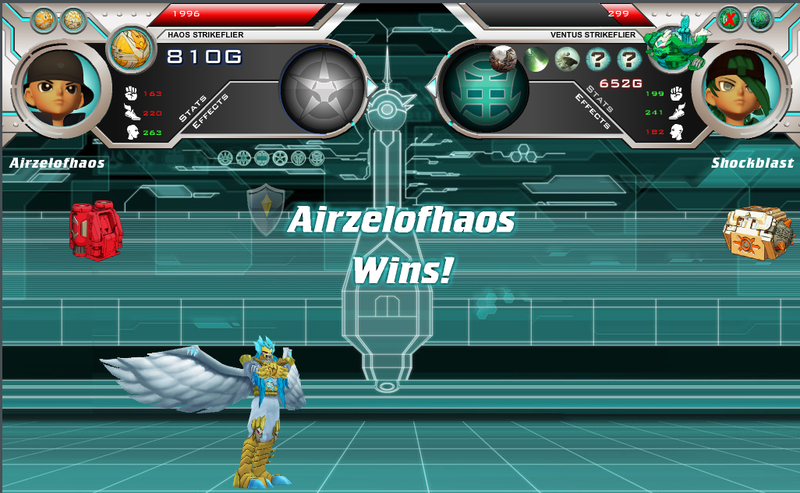Select the first unknown question-mark card slot

tap(600, 59)
